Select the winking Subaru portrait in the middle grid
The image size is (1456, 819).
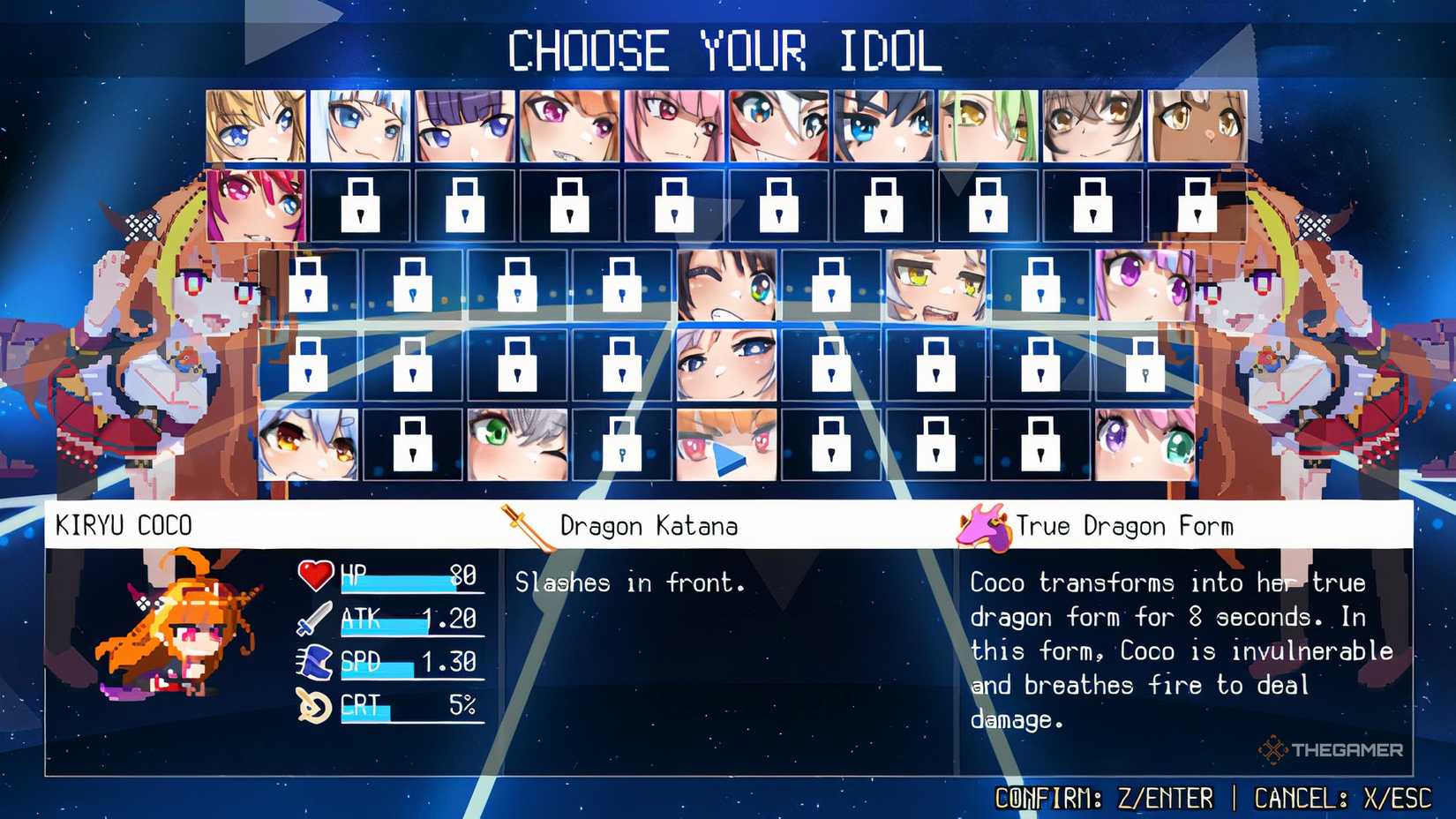click(x=726, y=287)
